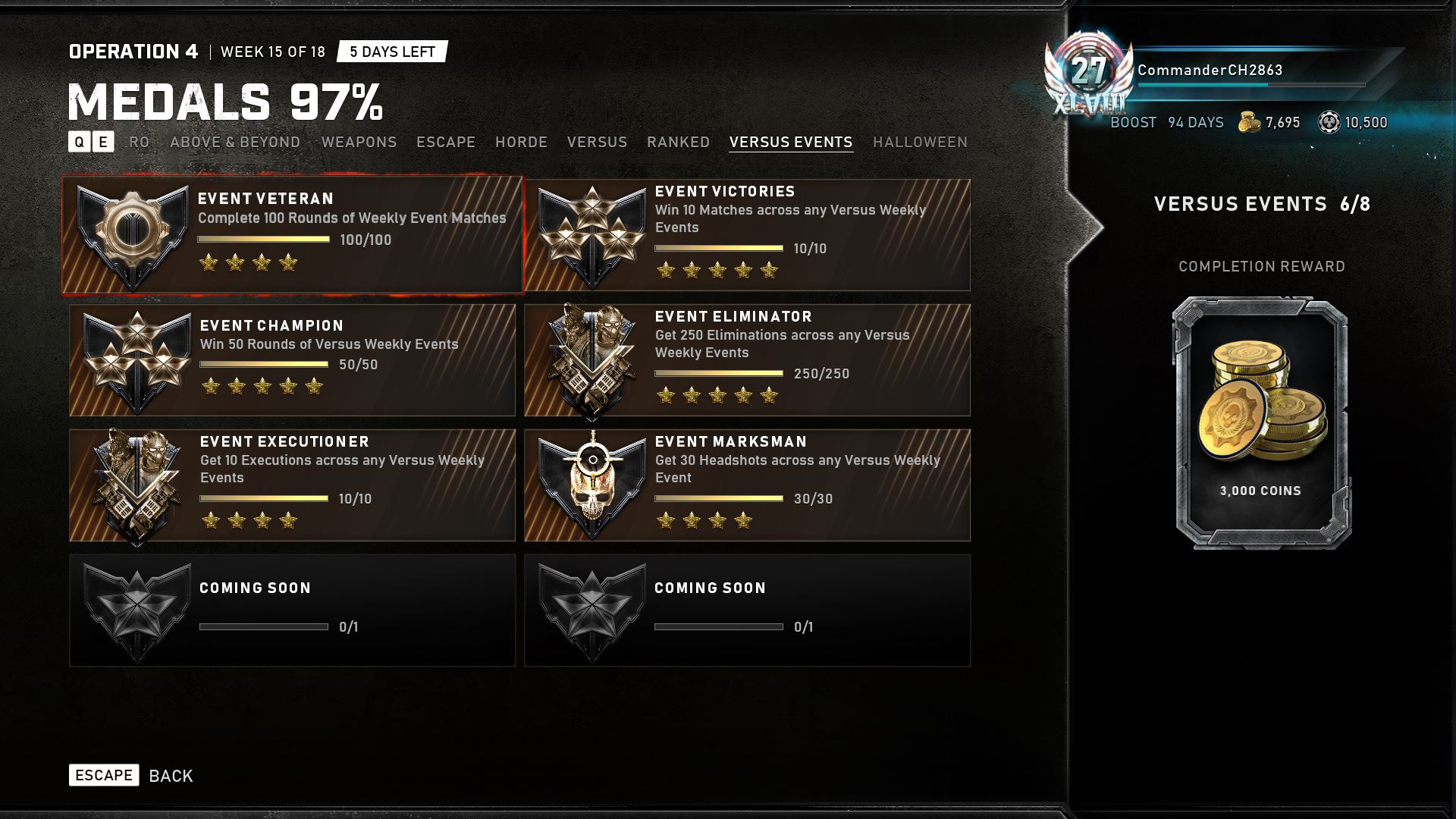Select the Event Veteran medal

(x=292, y=235)
